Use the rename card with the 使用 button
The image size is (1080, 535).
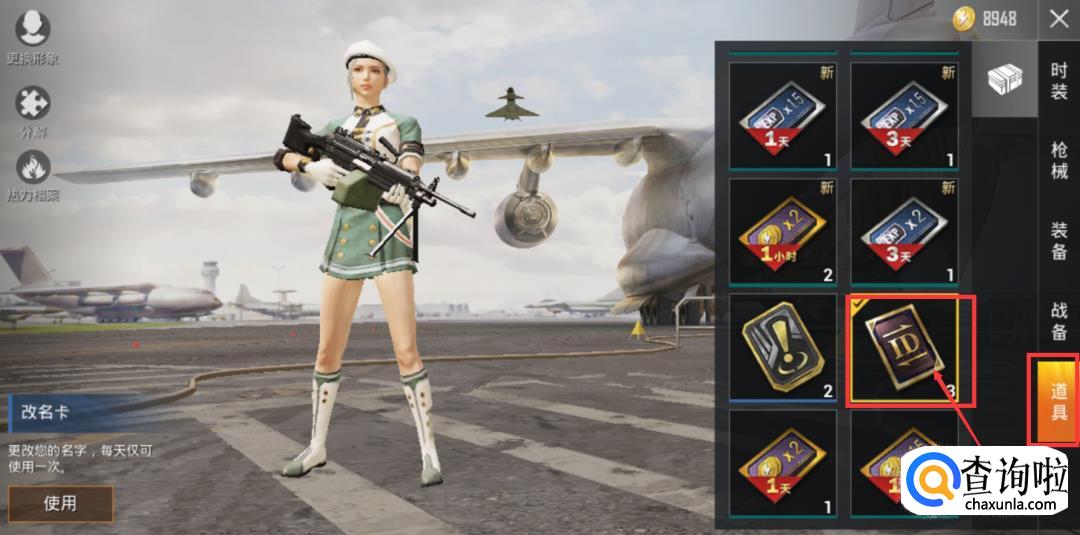[x=60, y=503]
